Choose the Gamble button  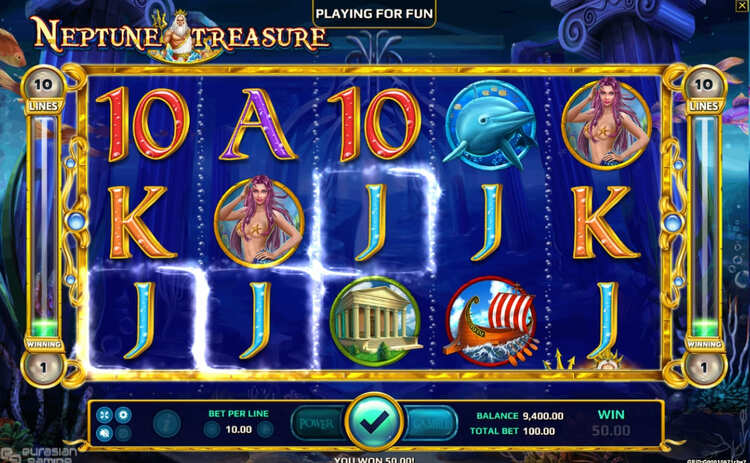tap(431, 423)
